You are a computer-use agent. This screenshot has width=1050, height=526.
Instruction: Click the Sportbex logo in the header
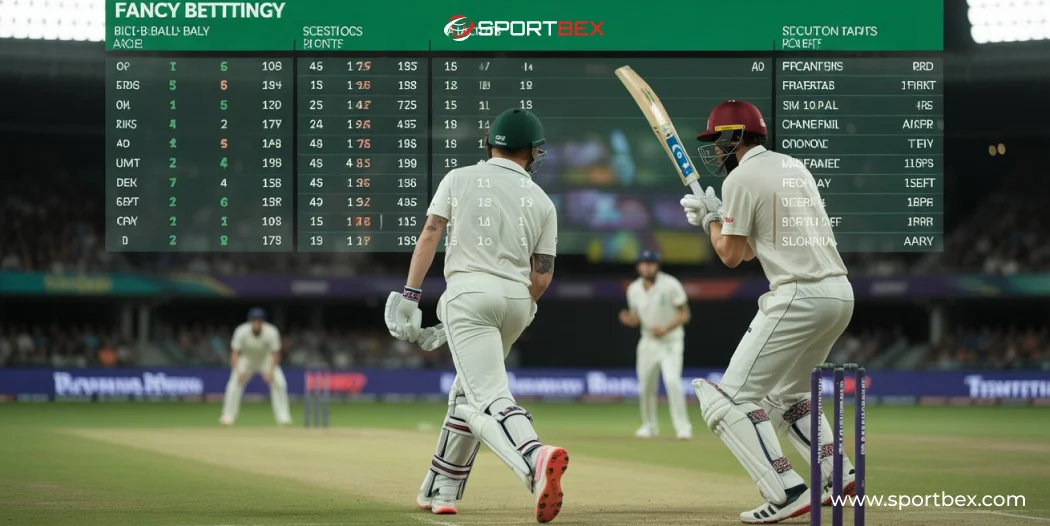pos(524,27)
